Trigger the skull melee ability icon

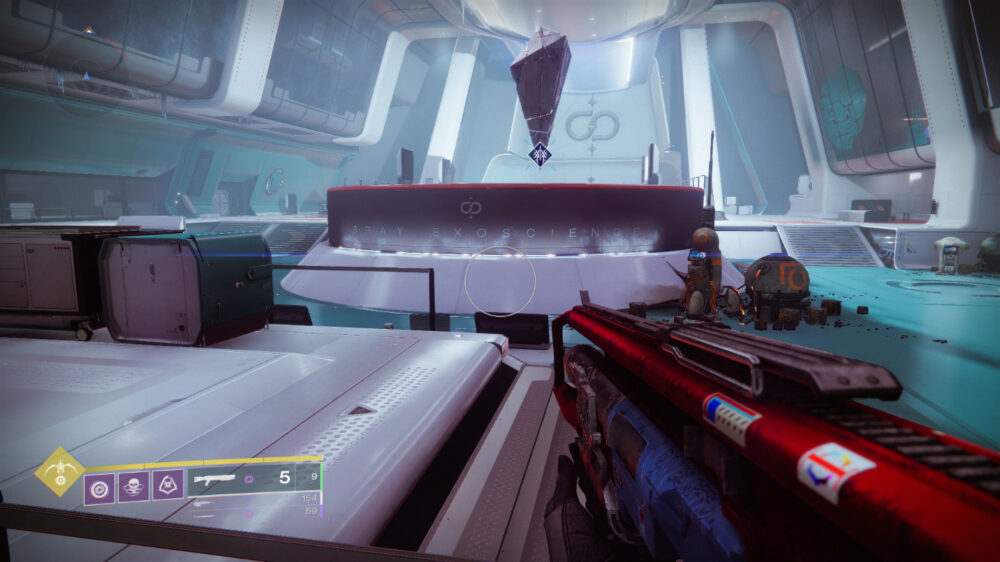pyautogui.click(x=133, y=487)
